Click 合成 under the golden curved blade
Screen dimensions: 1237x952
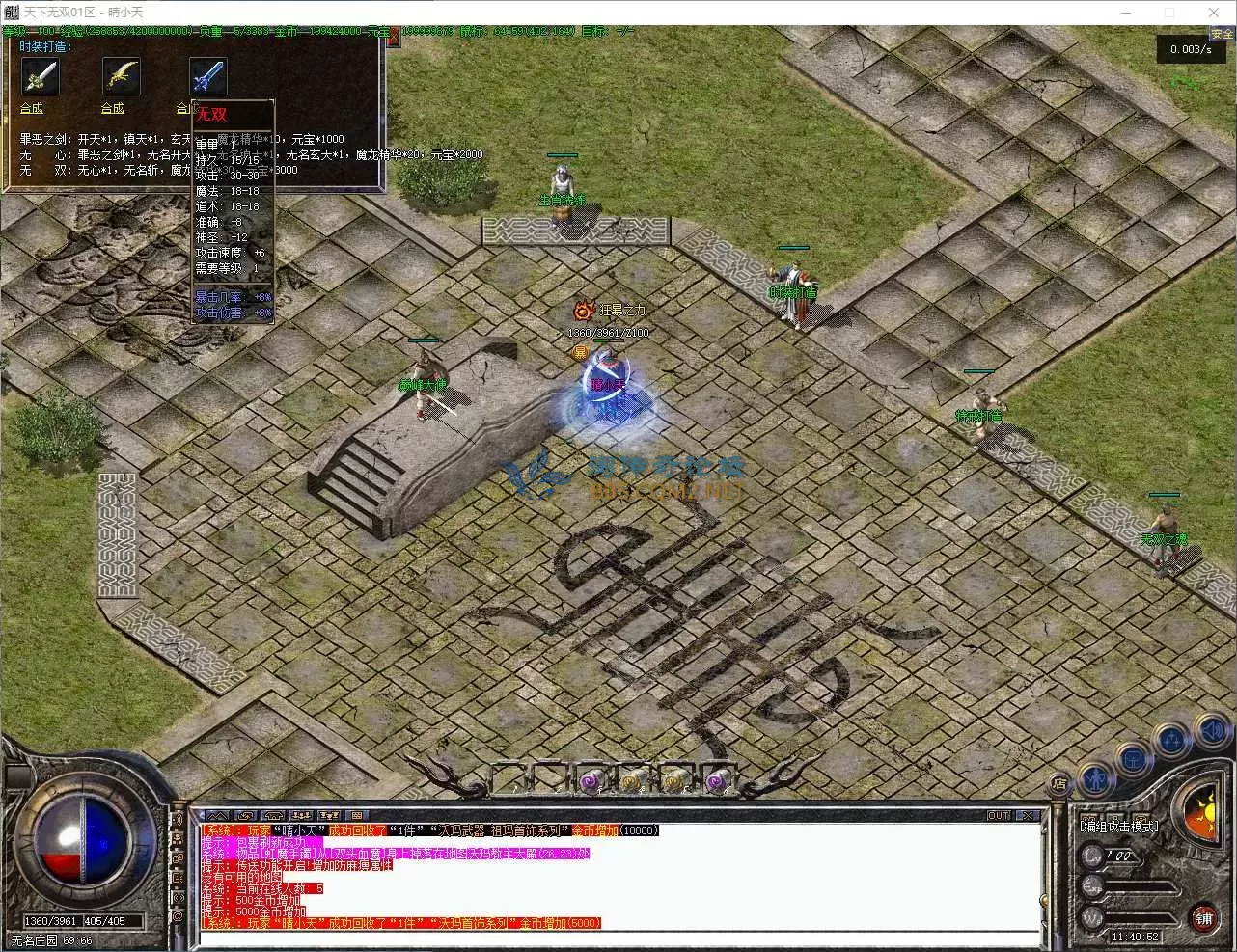coord(113,108)
